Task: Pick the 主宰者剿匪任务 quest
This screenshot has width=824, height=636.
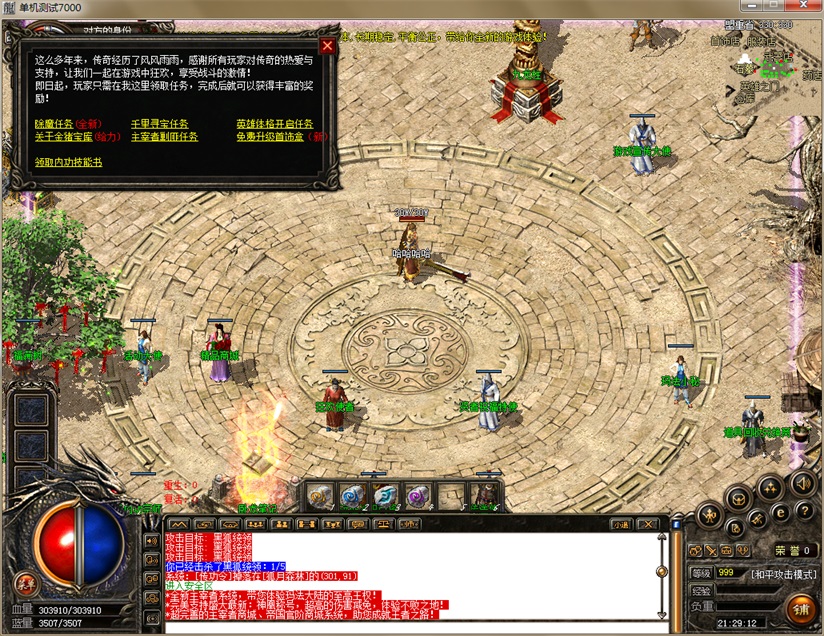Action: (165, 136)
